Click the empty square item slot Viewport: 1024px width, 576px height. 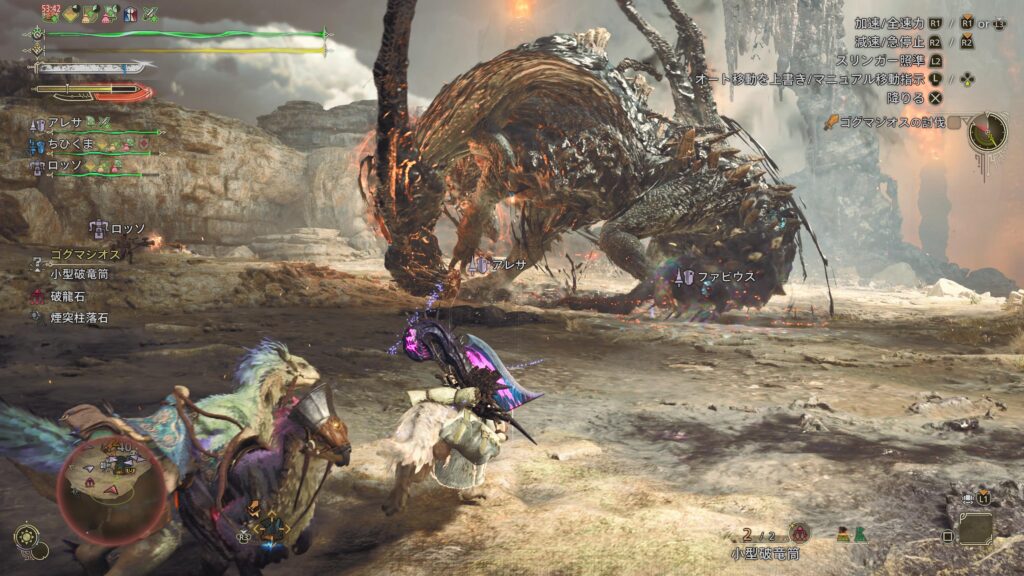click(x=976, y=528)
